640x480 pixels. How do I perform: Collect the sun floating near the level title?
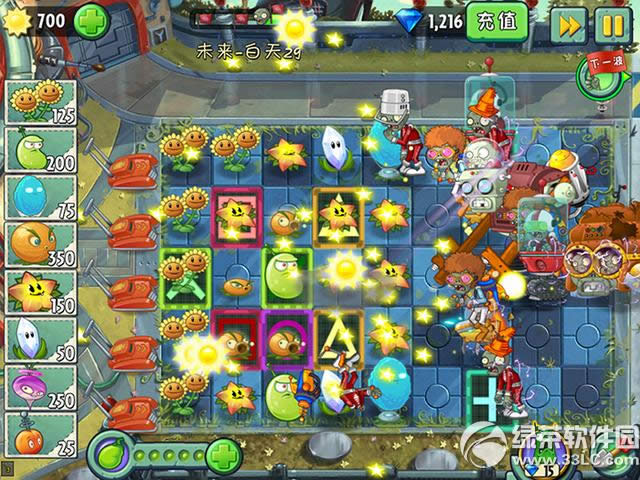pyautogui.click(x=294, y=26)
